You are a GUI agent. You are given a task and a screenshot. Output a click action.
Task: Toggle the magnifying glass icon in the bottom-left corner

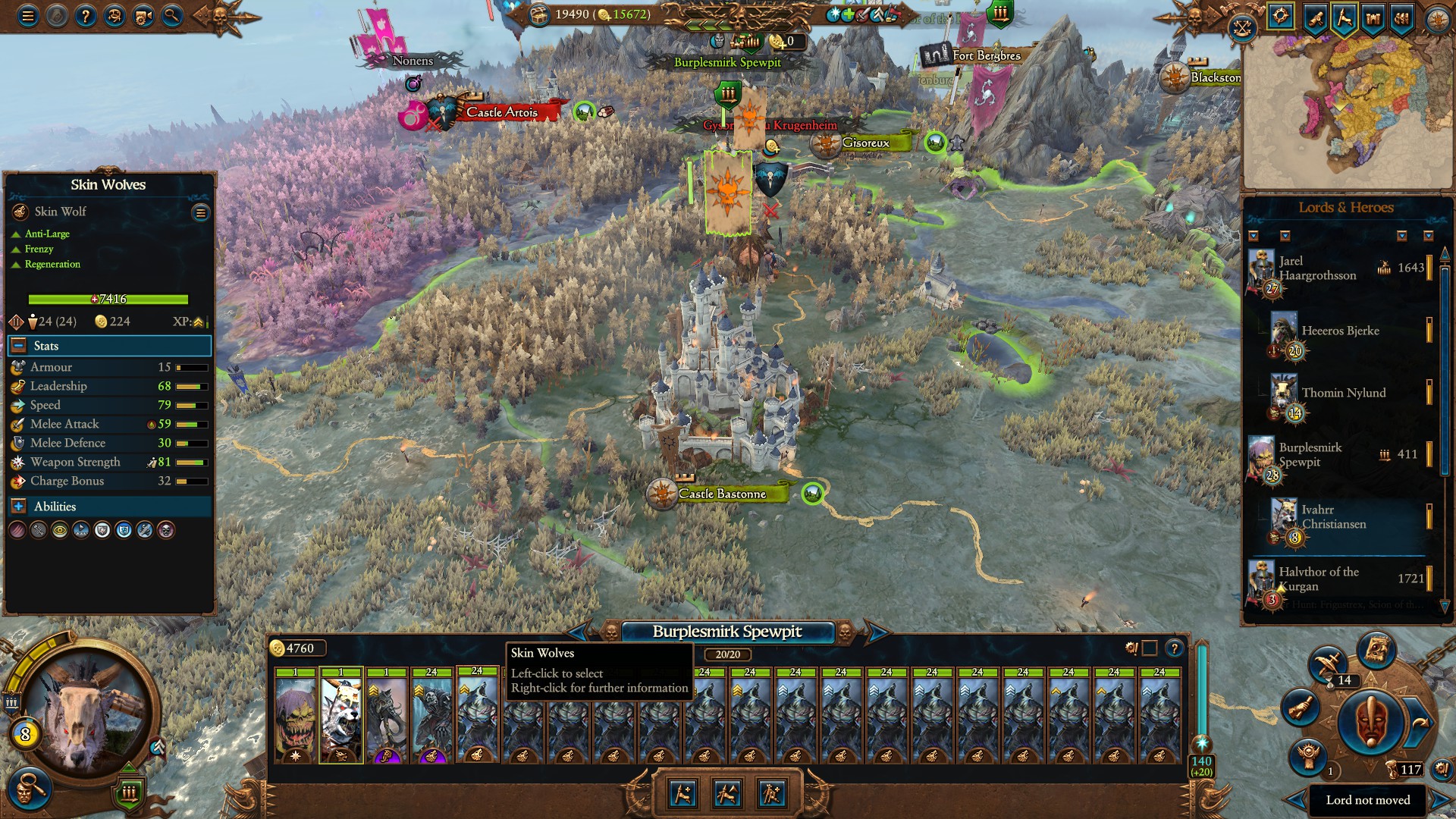click(x=32, y=789)
